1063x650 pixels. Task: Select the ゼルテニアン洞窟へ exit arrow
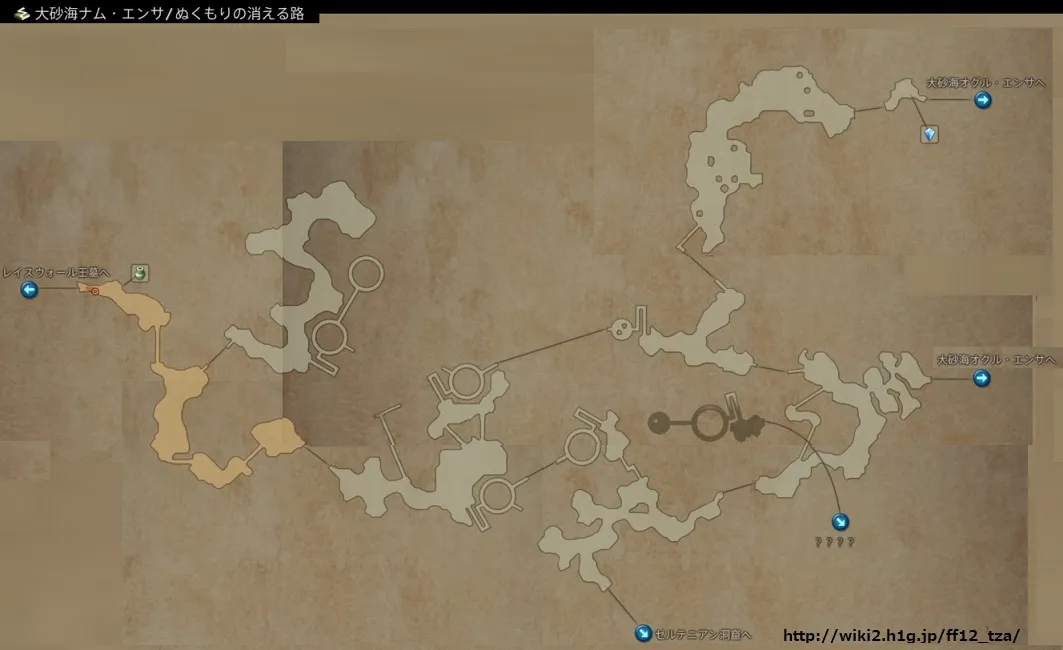(x=643, y=633)
